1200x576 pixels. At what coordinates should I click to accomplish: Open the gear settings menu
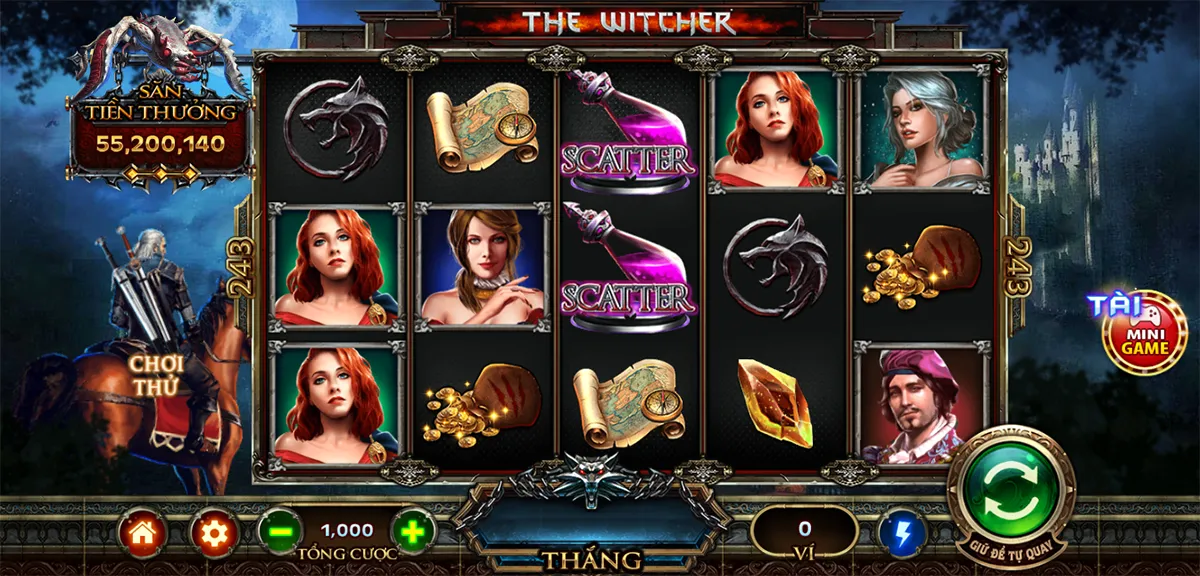click(212, 533)
